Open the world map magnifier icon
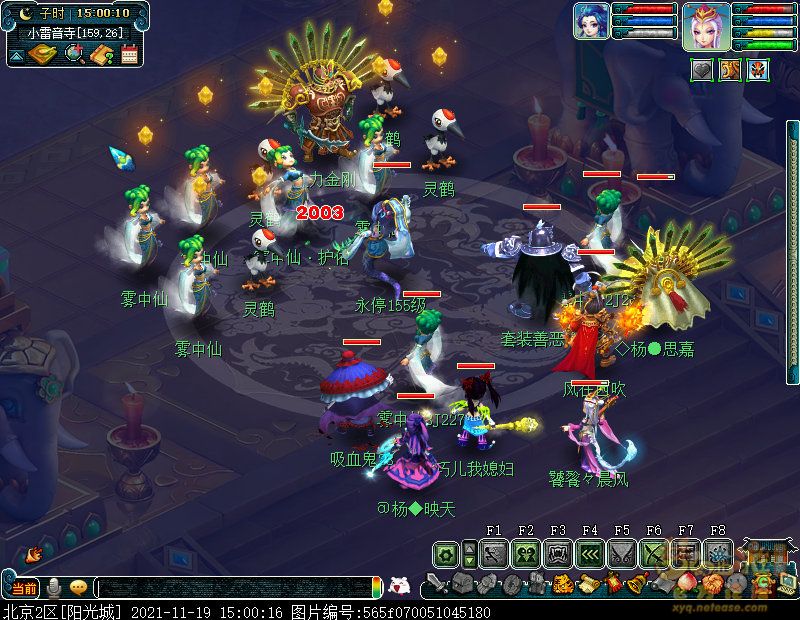This screenshot has width=800, height=620. coord(74,54)
